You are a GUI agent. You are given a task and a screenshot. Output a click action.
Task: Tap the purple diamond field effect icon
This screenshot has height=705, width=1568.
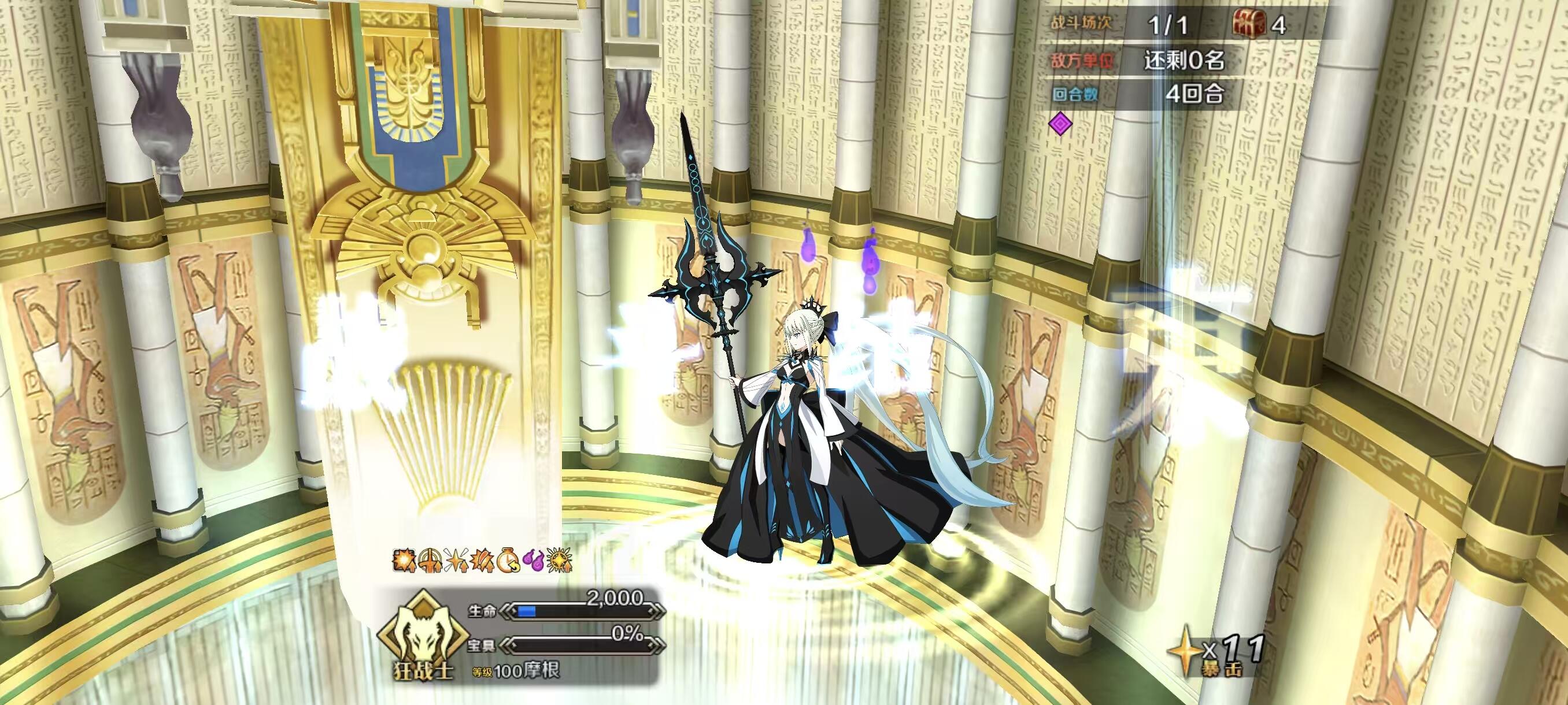click(1061, 125)
